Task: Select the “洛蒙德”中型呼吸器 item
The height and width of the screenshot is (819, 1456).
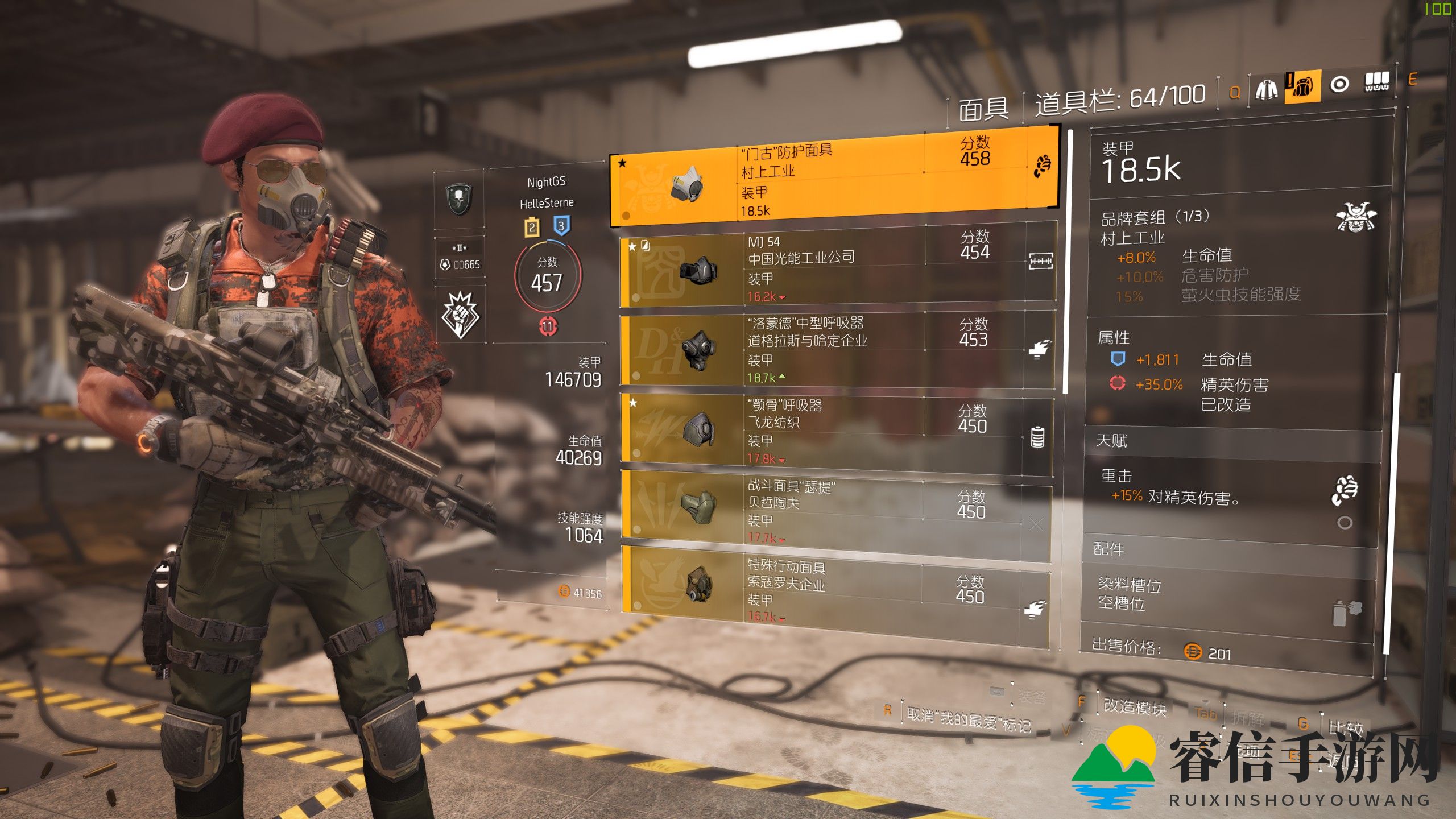Action: click(x=836, y=349)
